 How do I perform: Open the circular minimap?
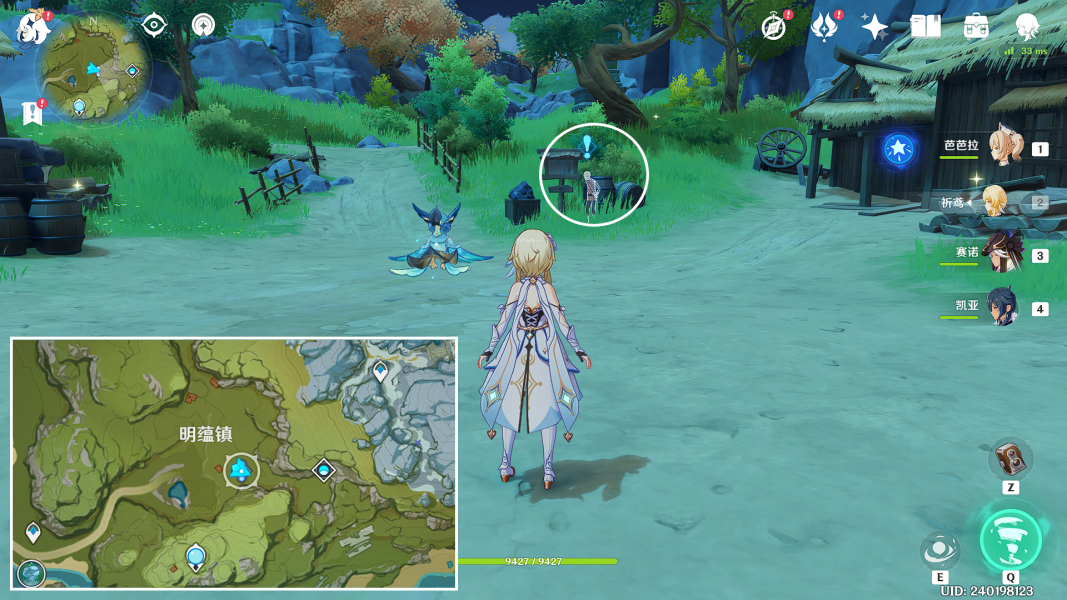[93, 69]
